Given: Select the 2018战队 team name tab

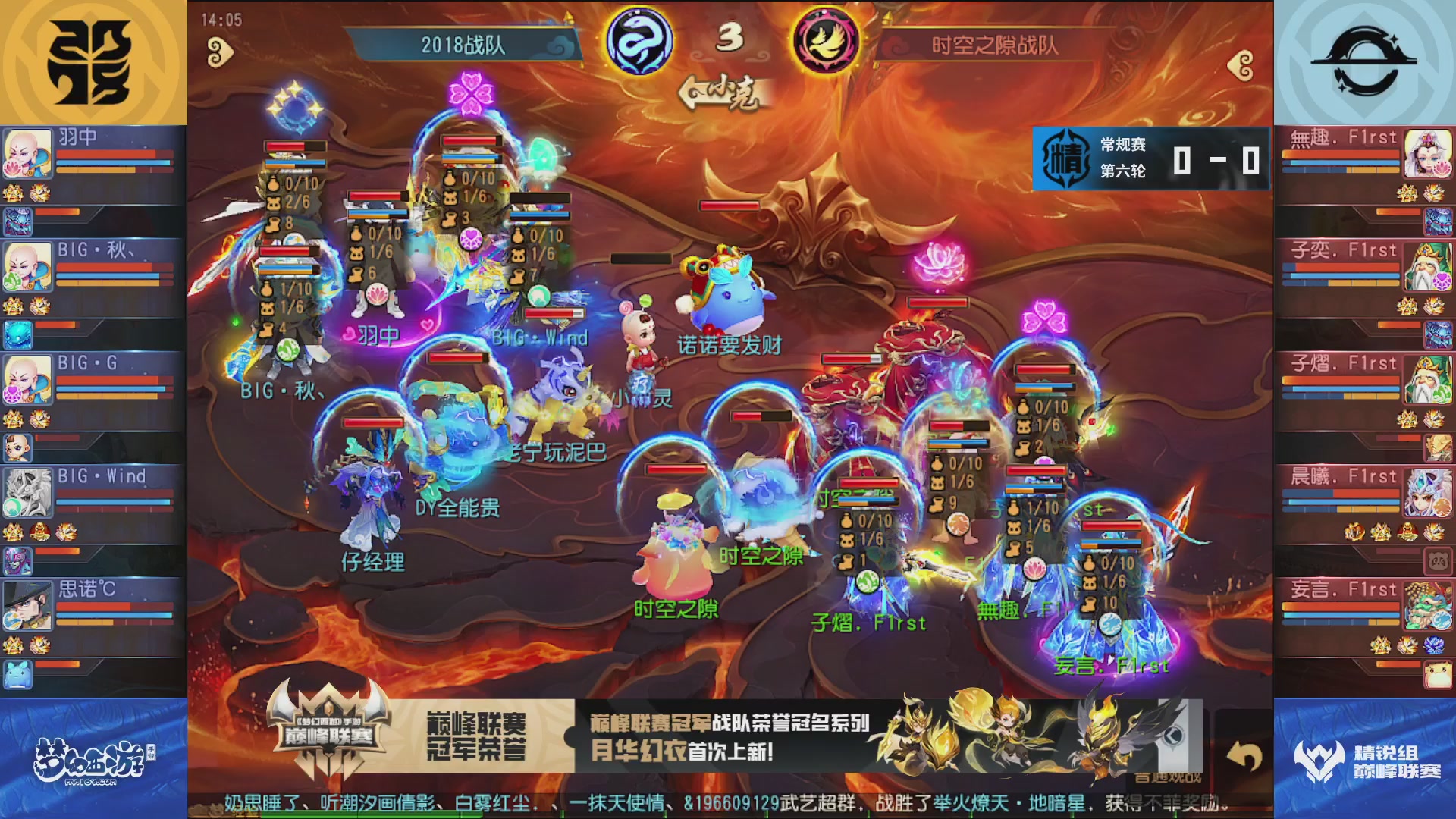Looking at the screenshot, I should click(x=464, y=44).
